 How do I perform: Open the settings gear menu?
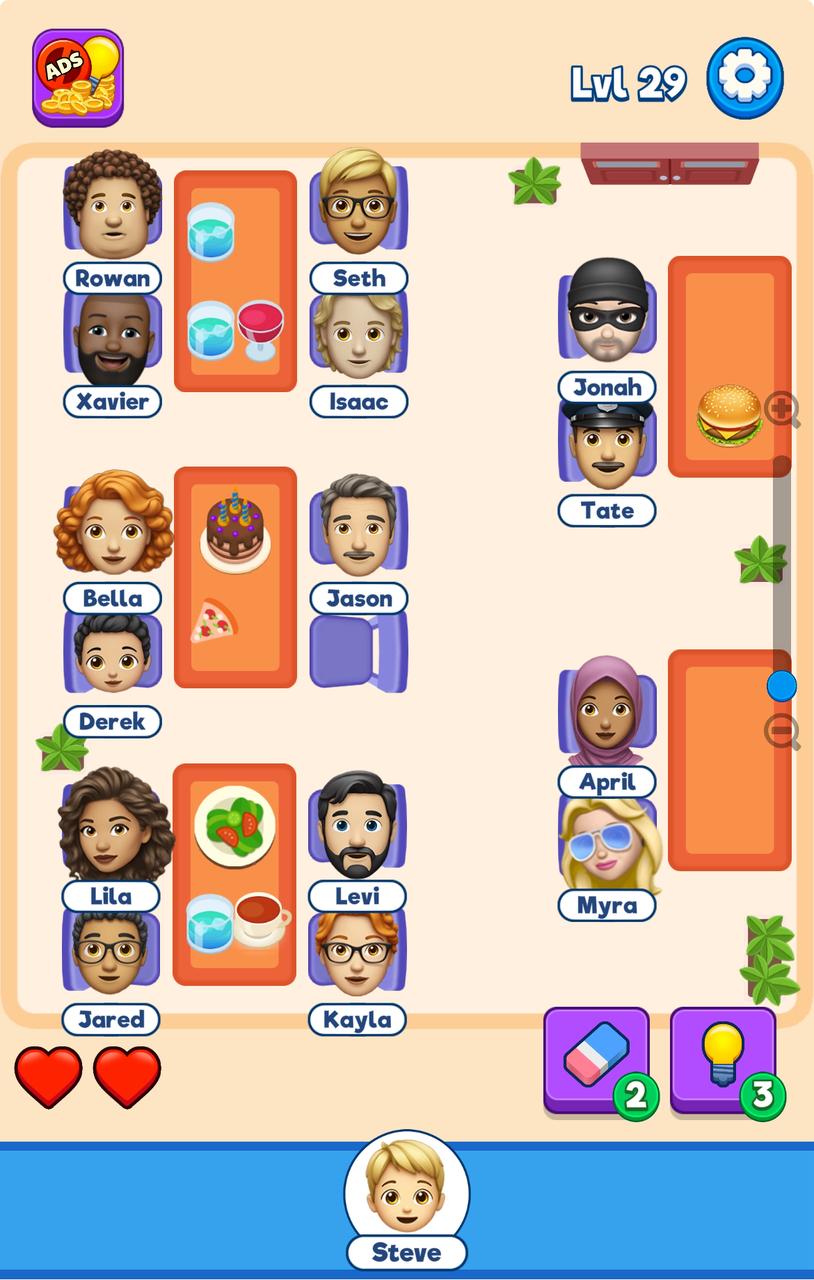click(745, 78)
